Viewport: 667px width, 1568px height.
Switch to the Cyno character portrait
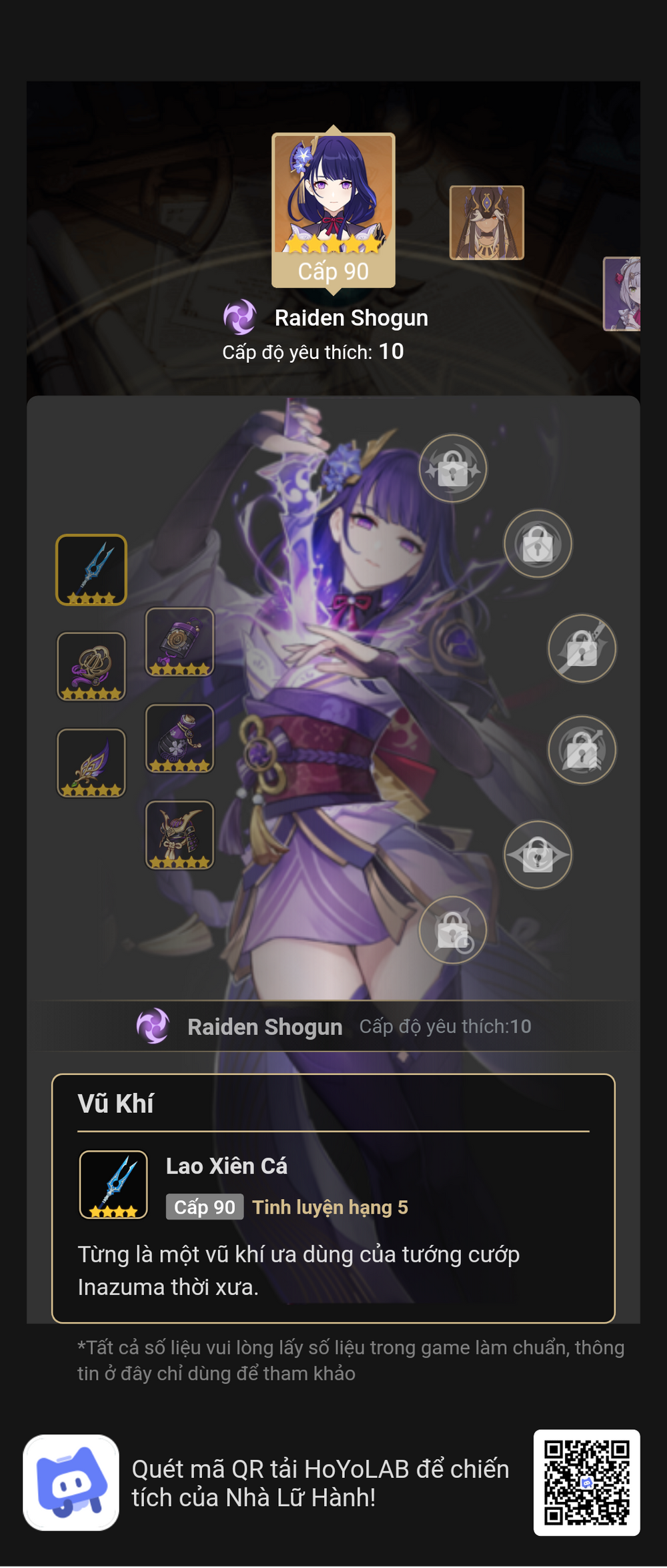tap(486, 222)
